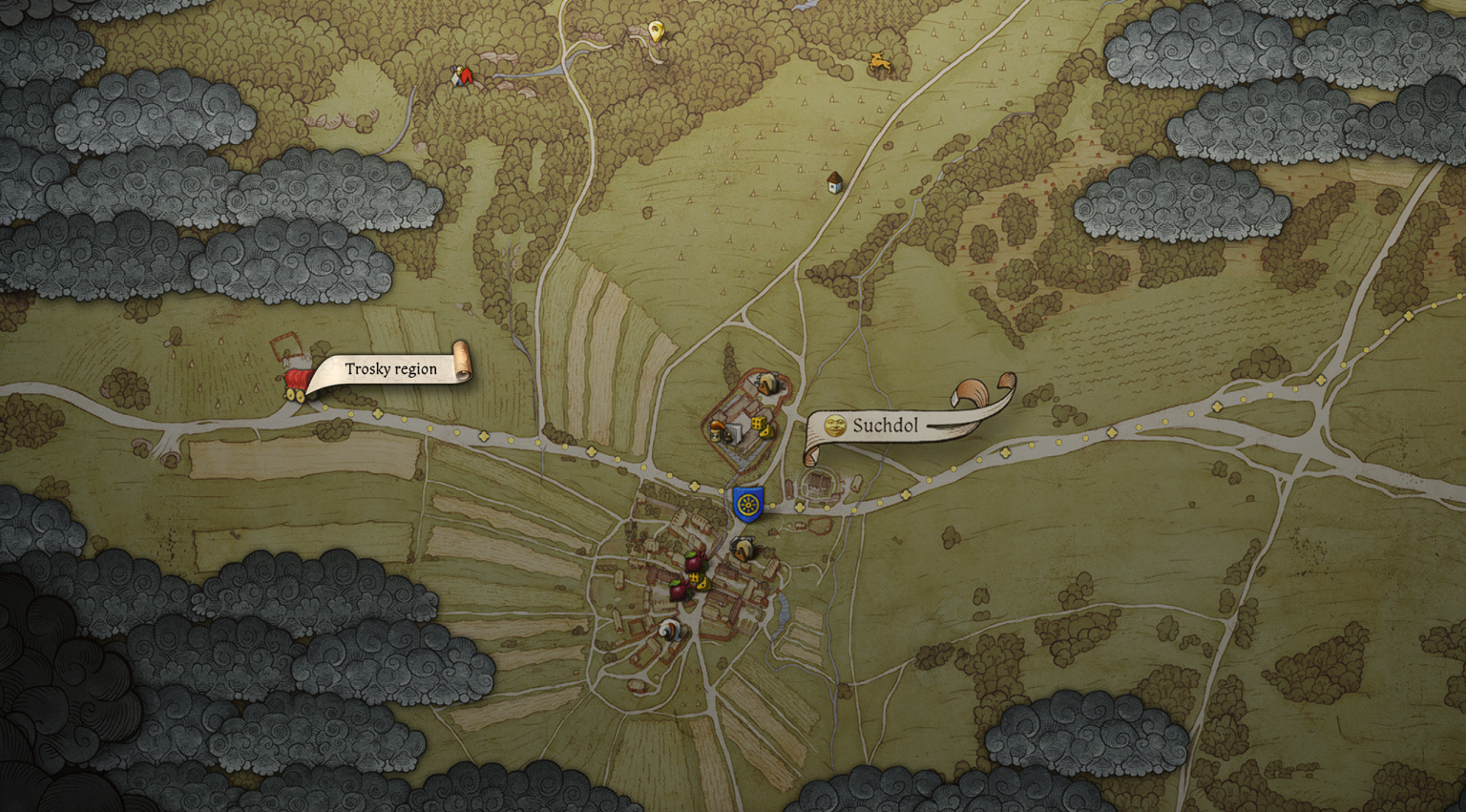Screen dimensions: 1466x812
Task: Select the helmet marker below the shield crest
Action: (x=743, y=548)
